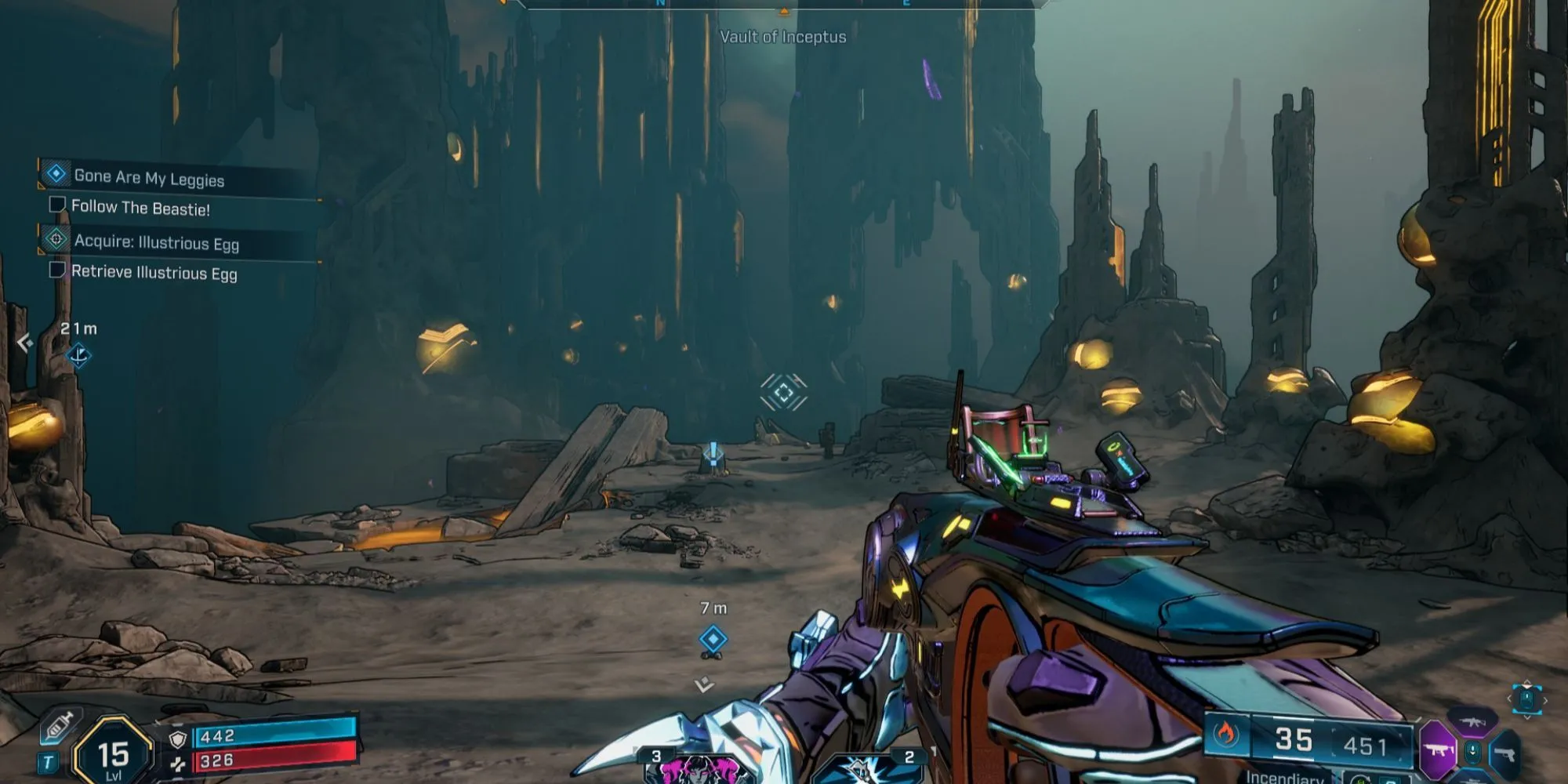Select the highlighted purple SMG weapon slot
The height and width of the screenshot is (784, 1568).
(1437, 750)
